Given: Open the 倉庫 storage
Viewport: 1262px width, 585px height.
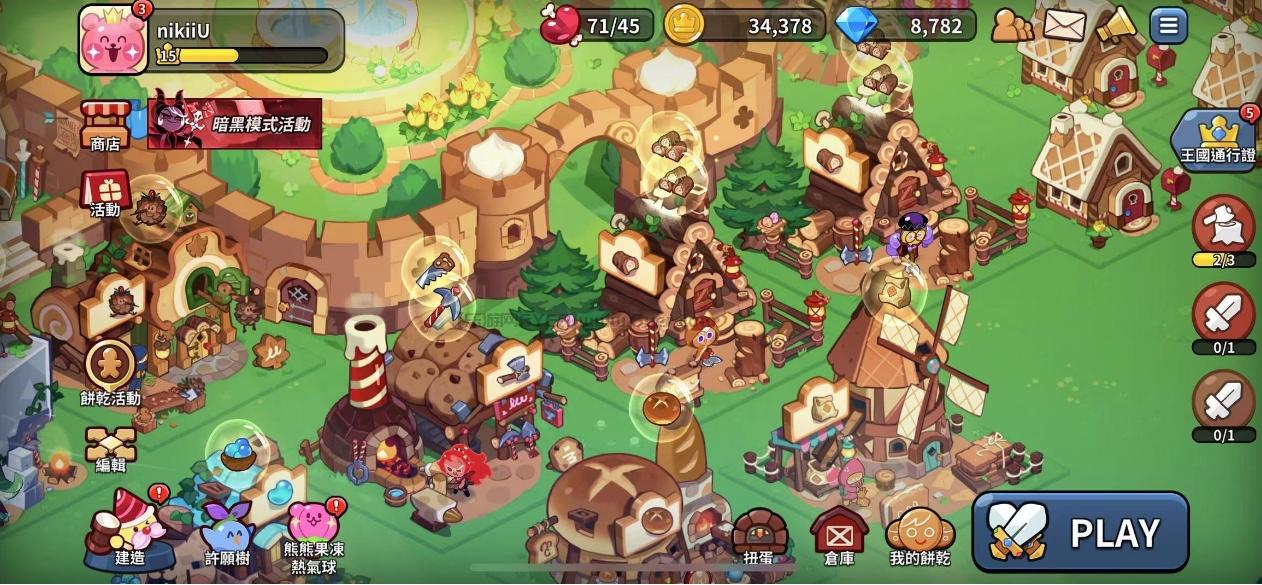Looking at the screenshot, I should (x=838, y=536).
